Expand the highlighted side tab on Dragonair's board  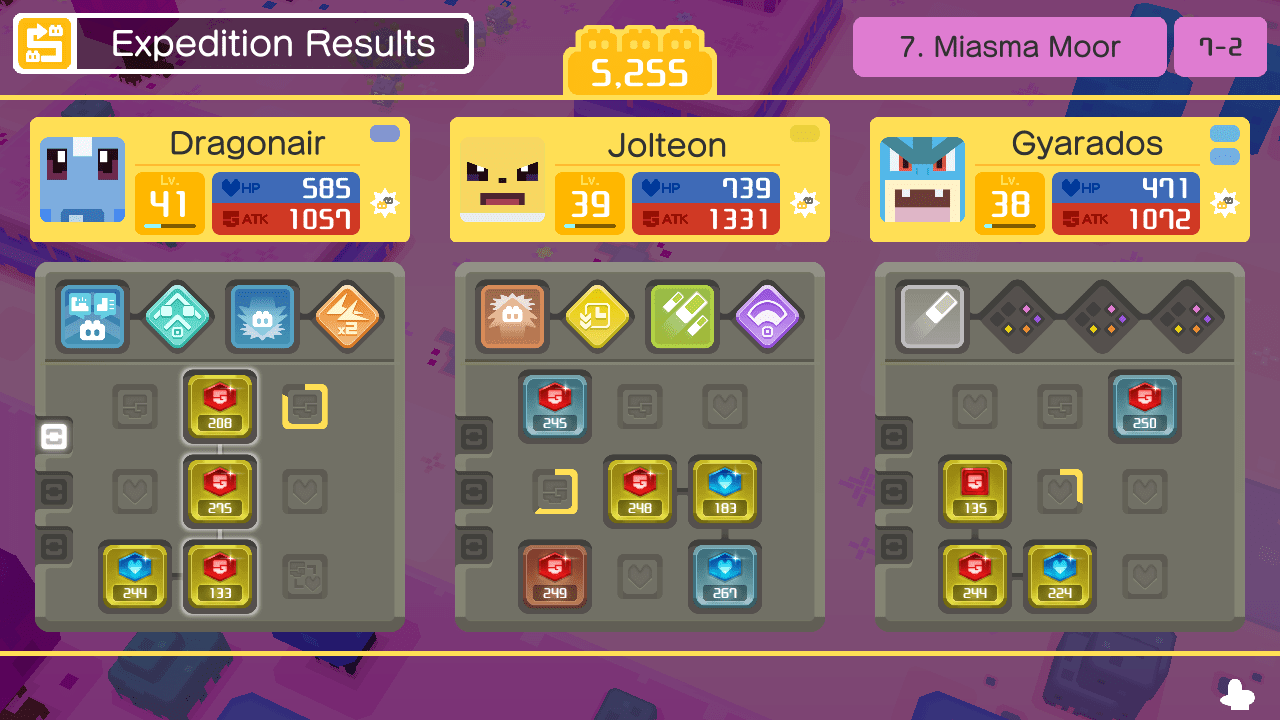53,437
